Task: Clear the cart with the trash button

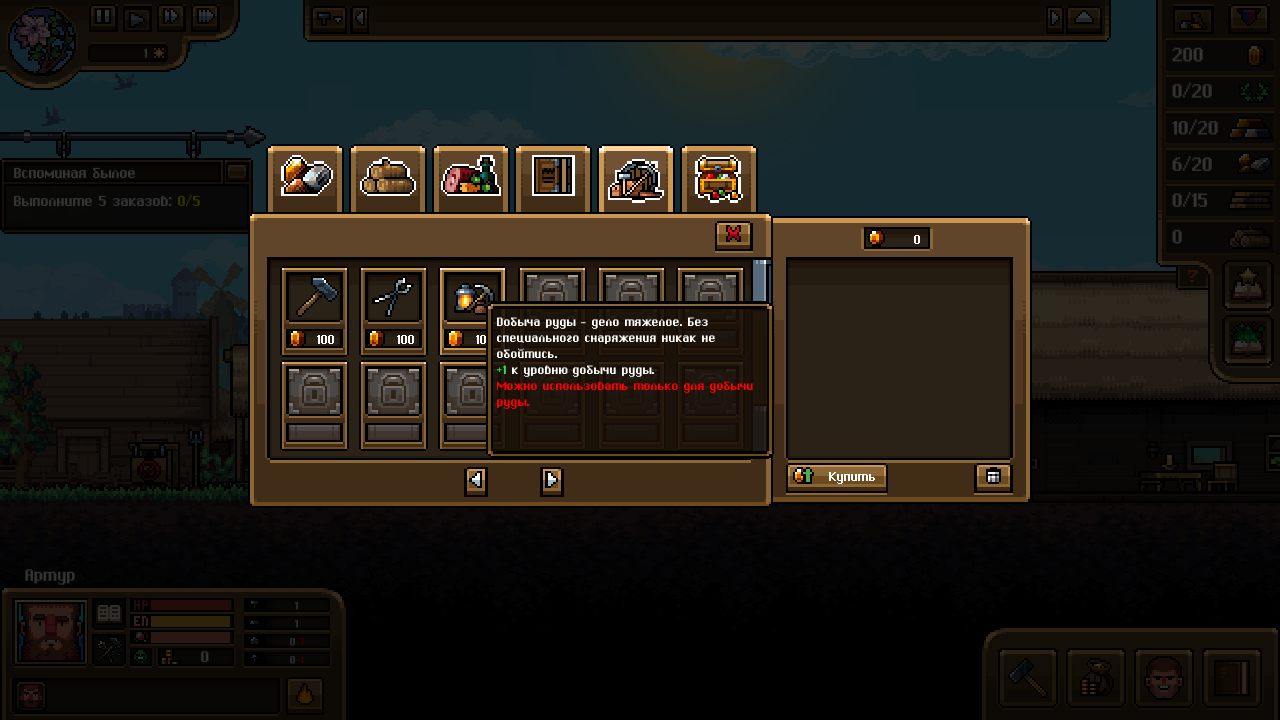Action: (x=993, y=477)
